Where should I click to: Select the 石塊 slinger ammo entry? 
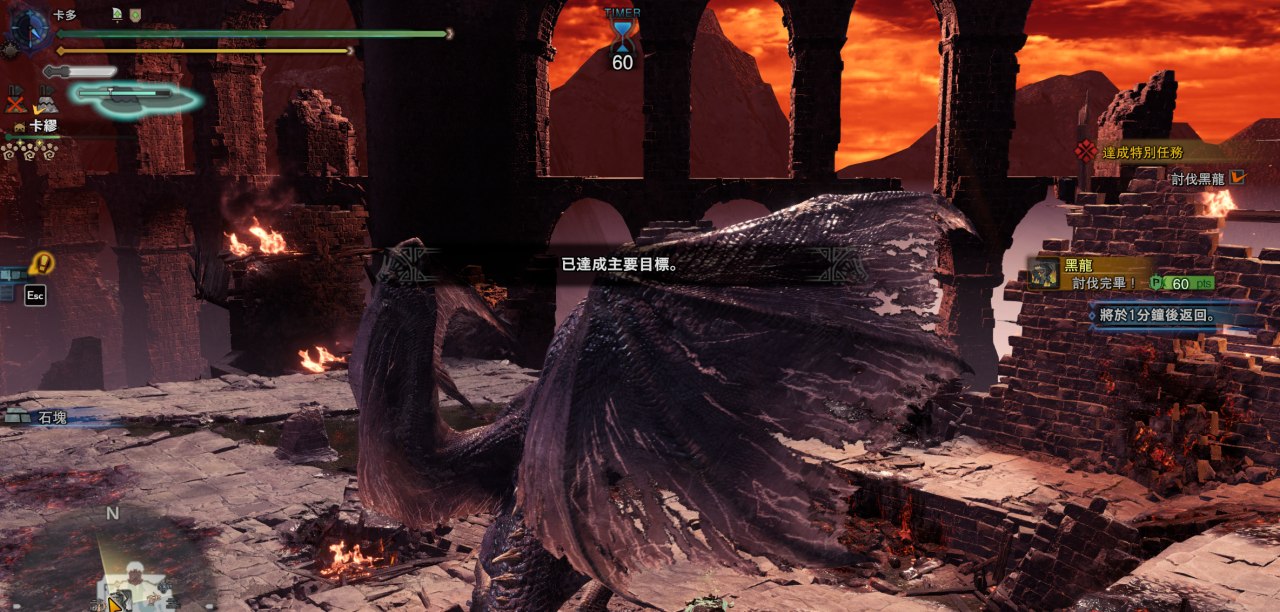[51, 417]
